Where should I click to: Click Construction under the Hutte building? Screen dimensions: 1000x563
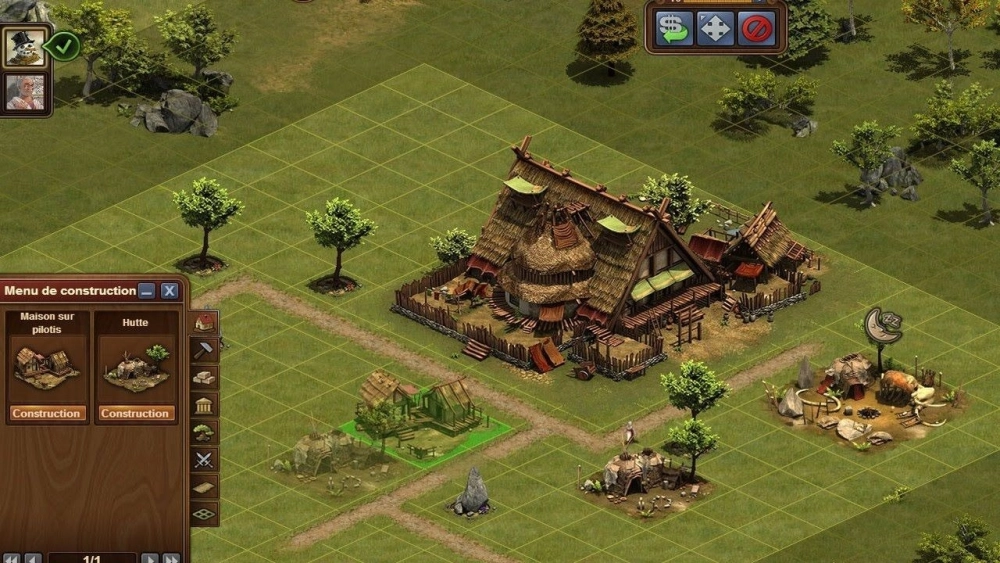tap(135, 413)
